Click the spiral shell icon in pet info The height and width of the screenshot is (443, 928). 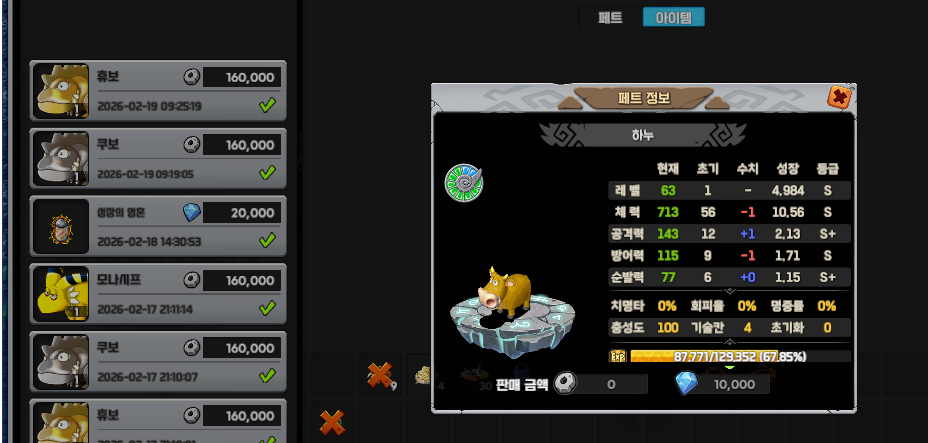pos(463,182)
